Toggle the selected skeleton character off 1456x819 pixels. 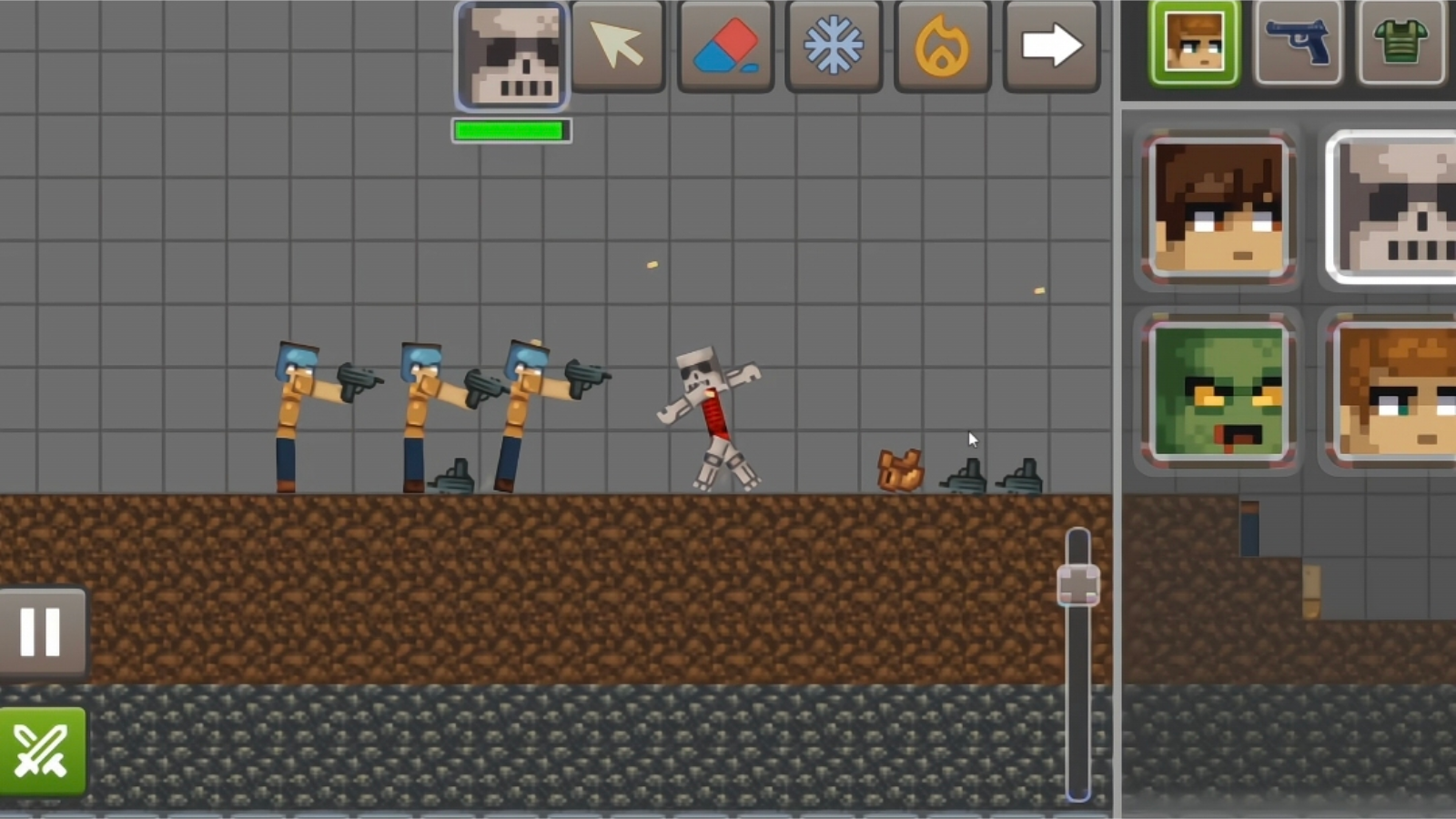(1392, 209)
